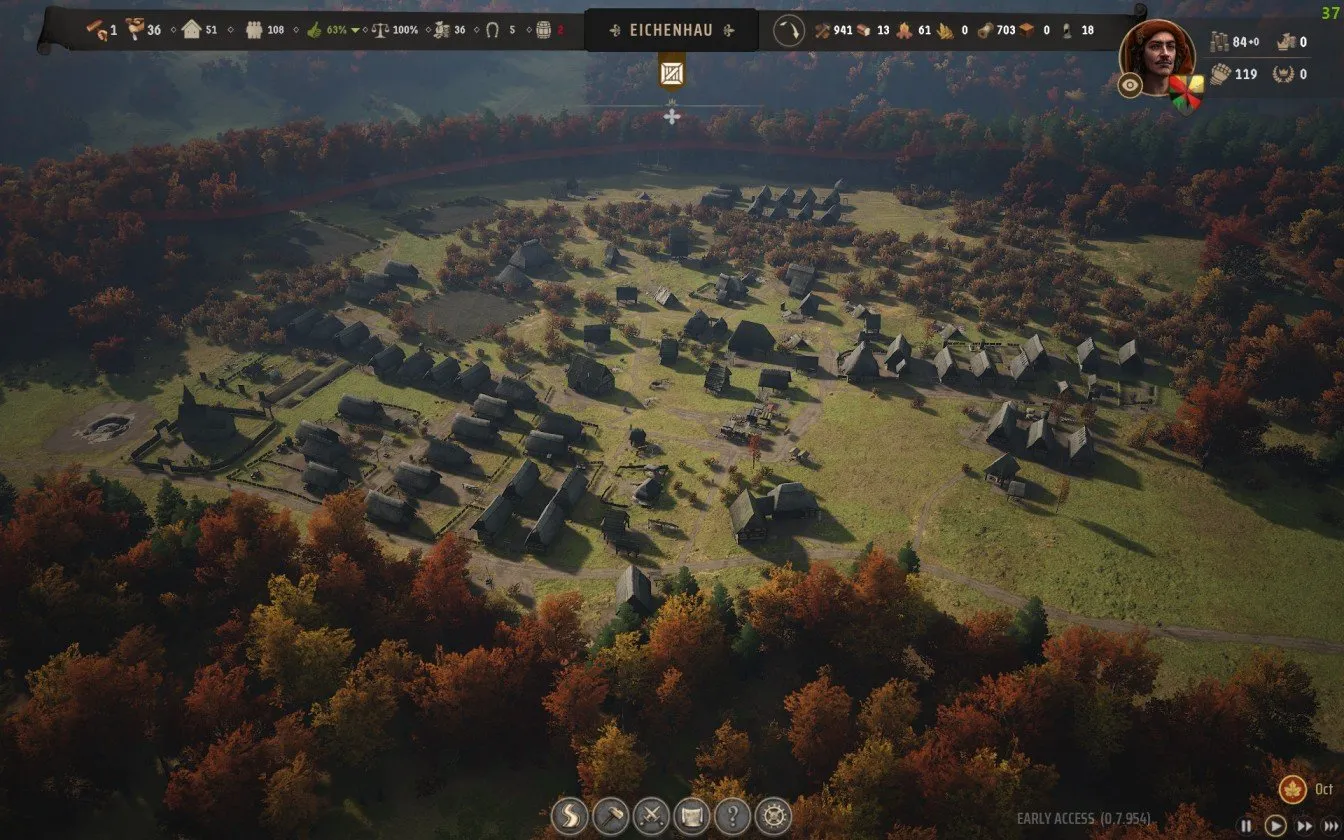Open the army crossed-swords menu
Image resolution: width=1344 pixels, height=840 pixels.
[651, 816]
